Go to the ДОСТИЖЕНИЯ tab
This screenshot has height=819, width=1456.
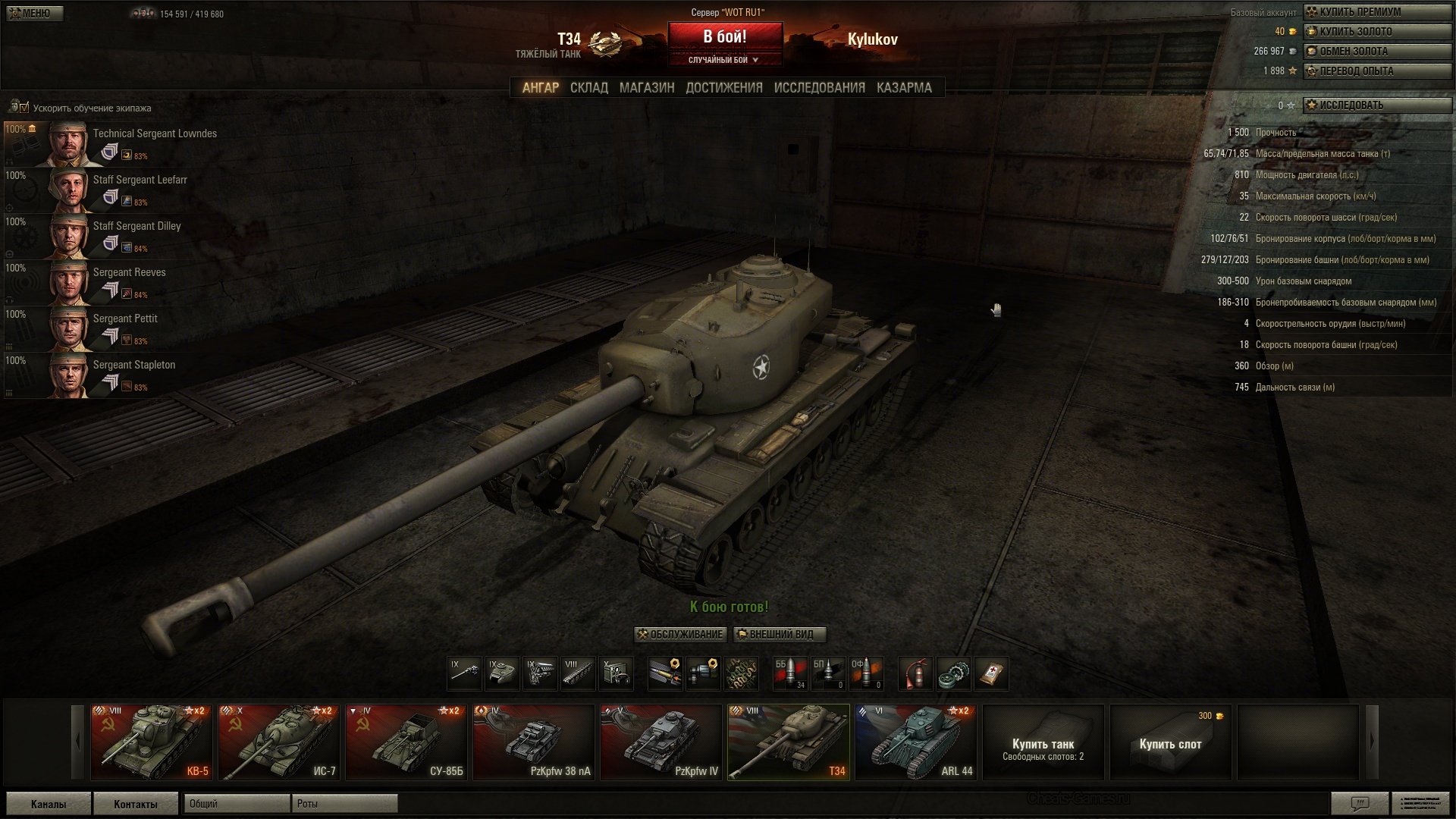[x=723, y=88]
